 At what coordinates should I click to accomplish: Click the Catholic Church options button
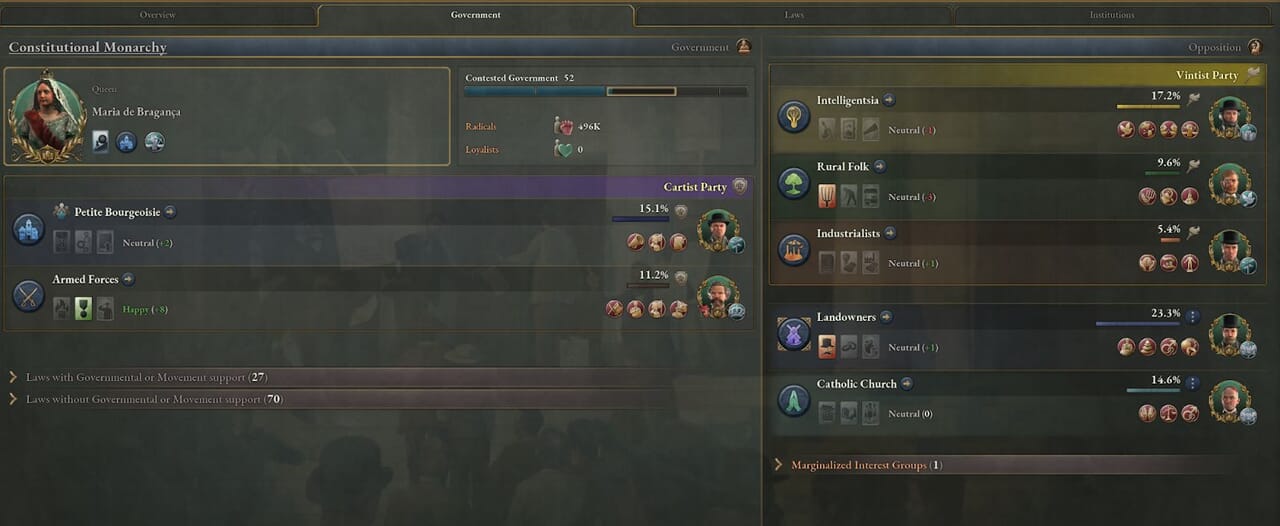1192,383
